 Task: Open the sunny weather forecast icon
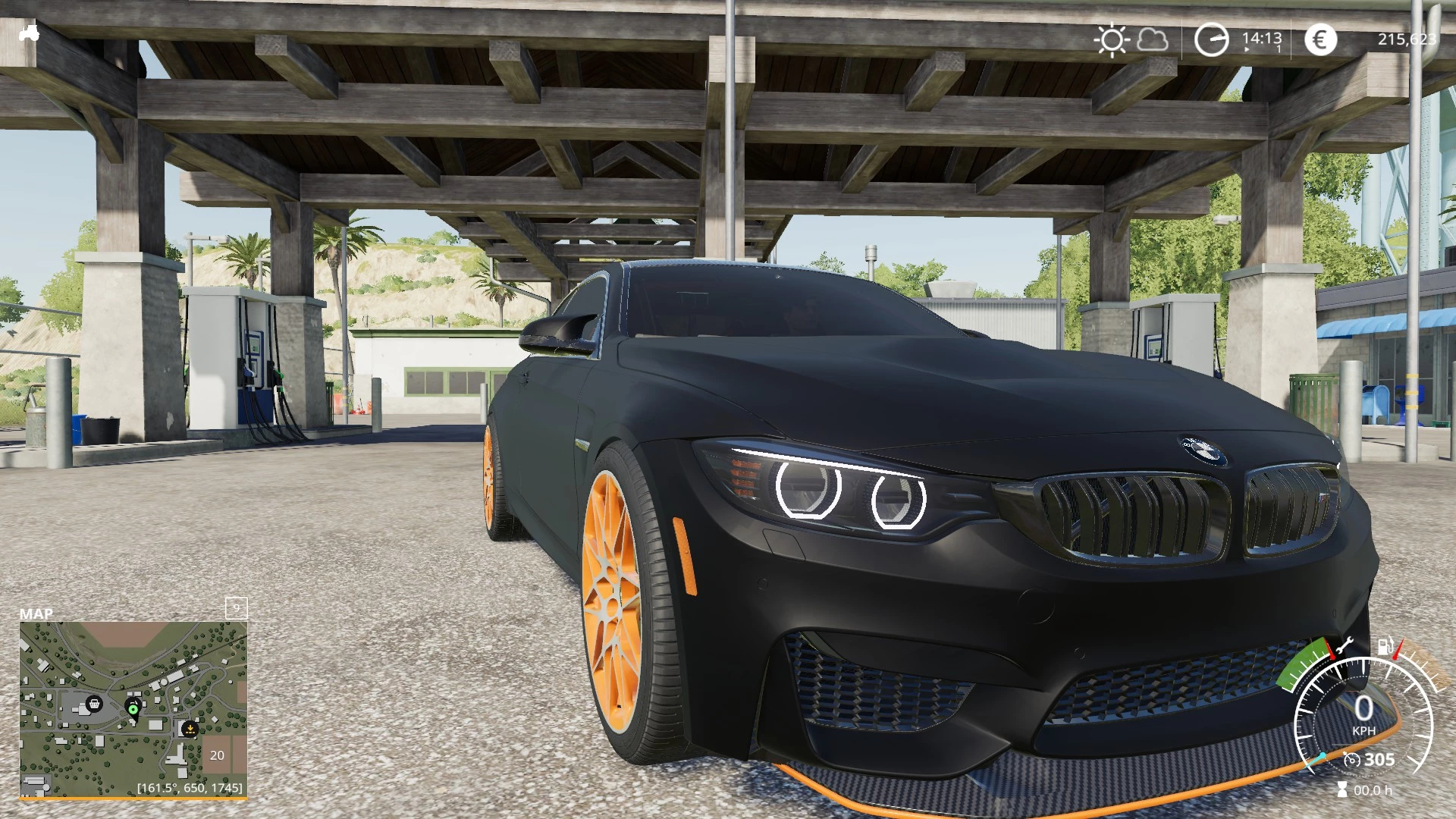pyautogui.click(x=1112, y=40)
